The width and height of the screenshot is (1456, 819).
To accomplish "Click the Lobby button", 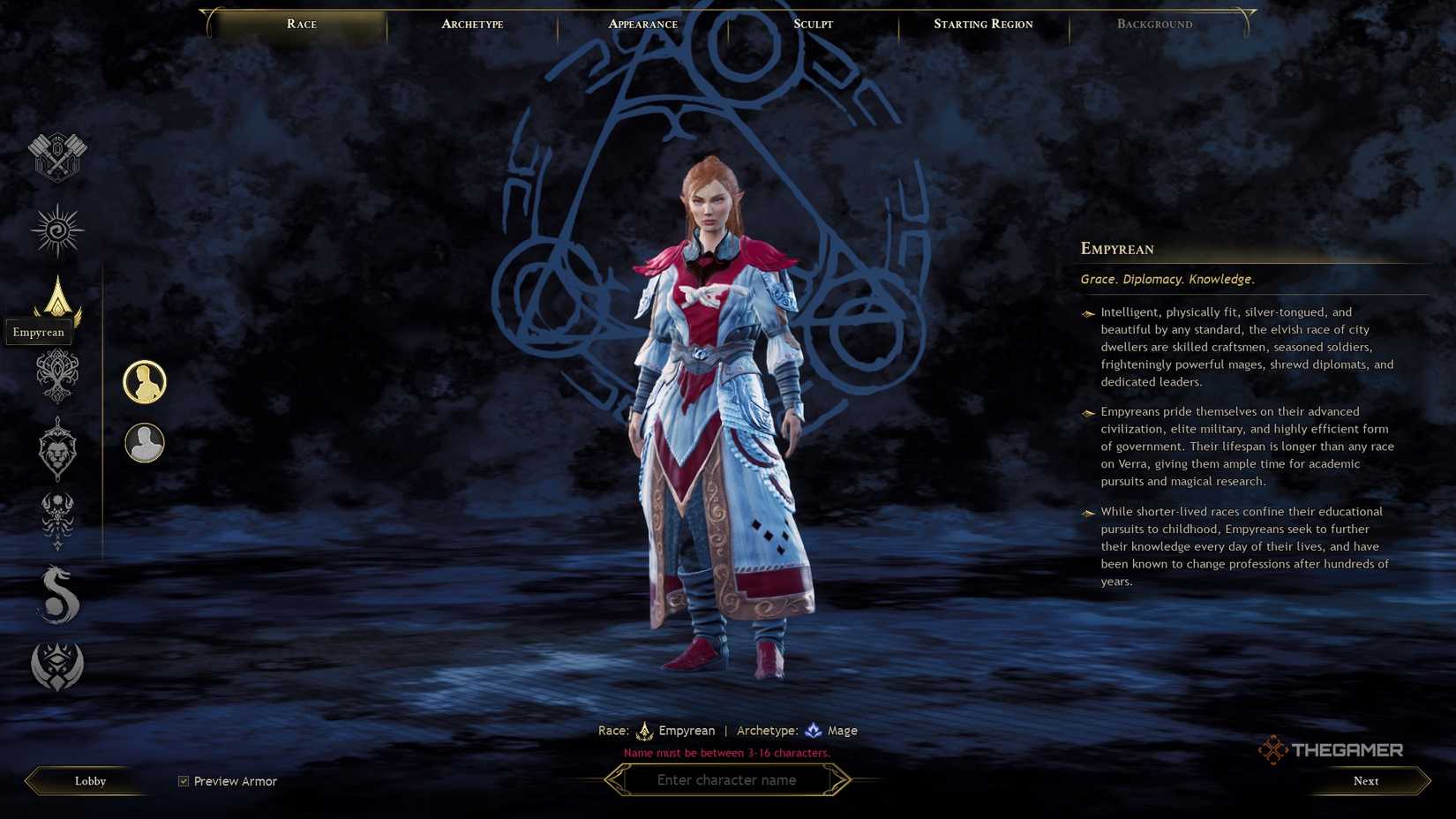I will (88, 781).
